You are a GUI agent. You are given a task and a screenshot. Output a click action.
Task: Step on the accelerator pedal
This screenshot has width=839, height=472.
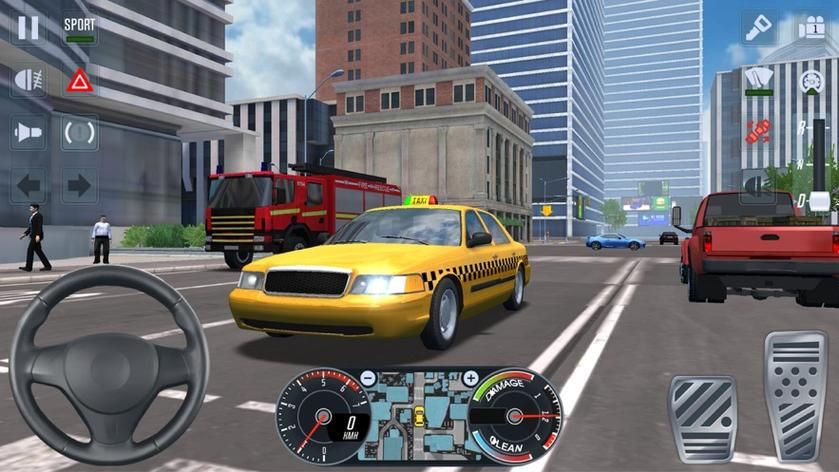tap(795, 396)
